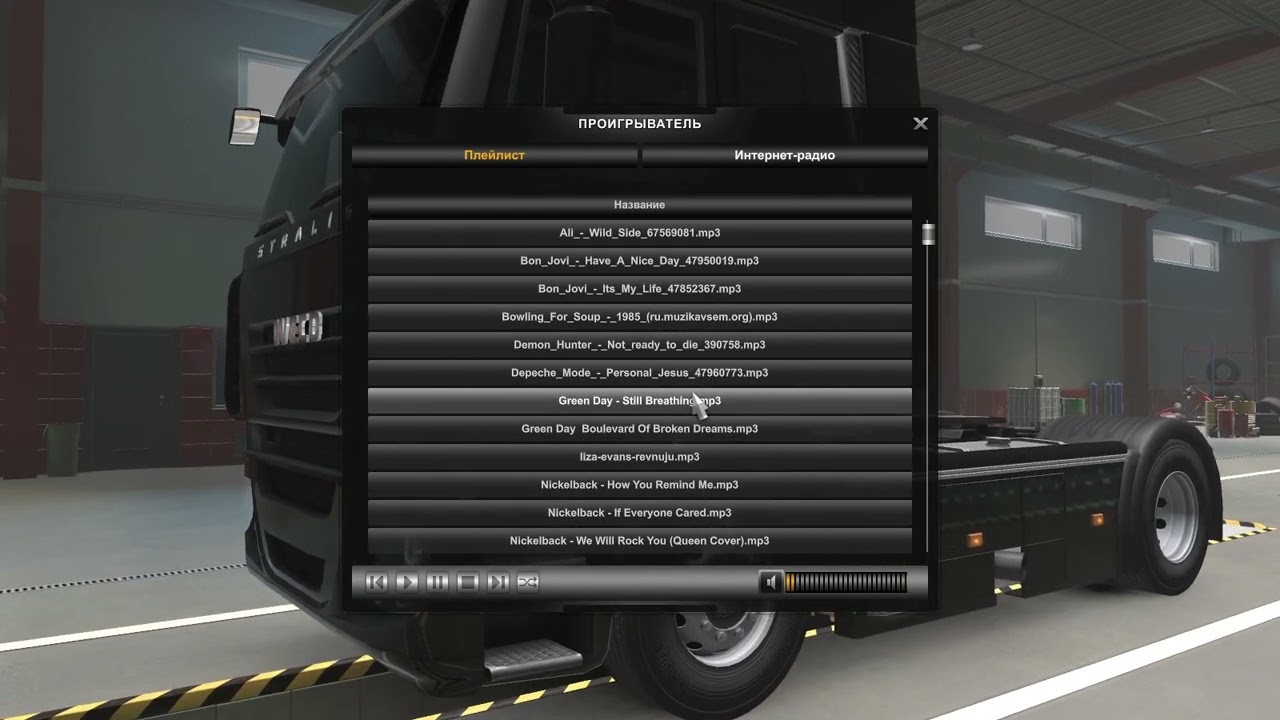Choose the Ali - Wild Side track
Screen dimensions: 1280x720
[x=639, y=233]
